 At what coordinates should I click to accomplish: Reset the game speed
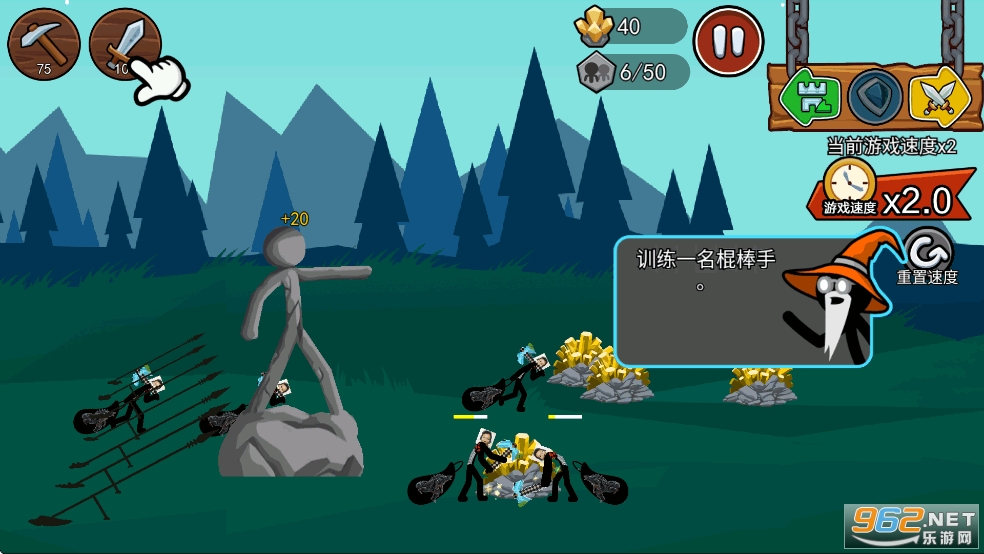(926, 250)
